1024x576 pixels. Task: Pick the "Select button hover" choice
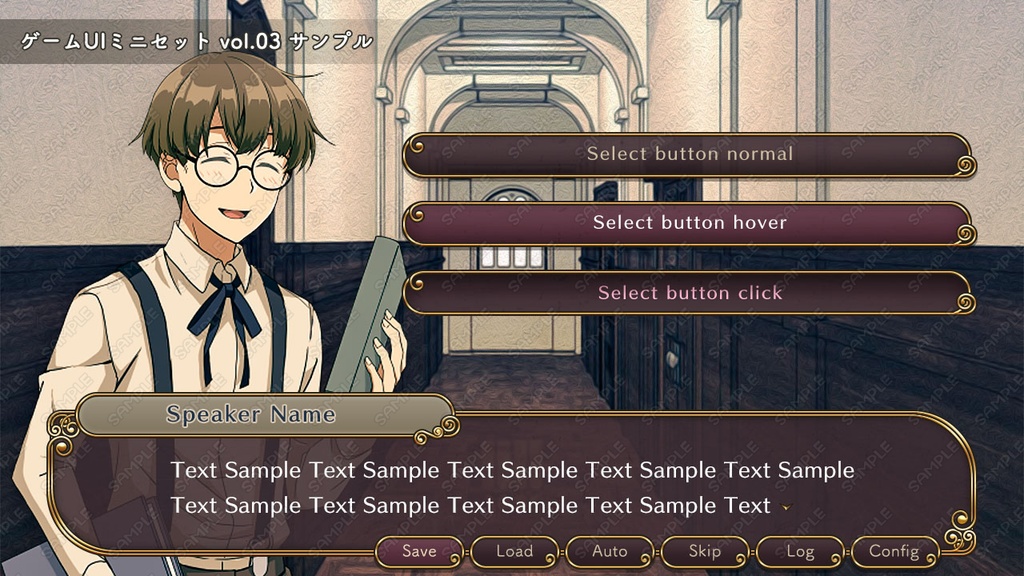(x=689, y=223)
